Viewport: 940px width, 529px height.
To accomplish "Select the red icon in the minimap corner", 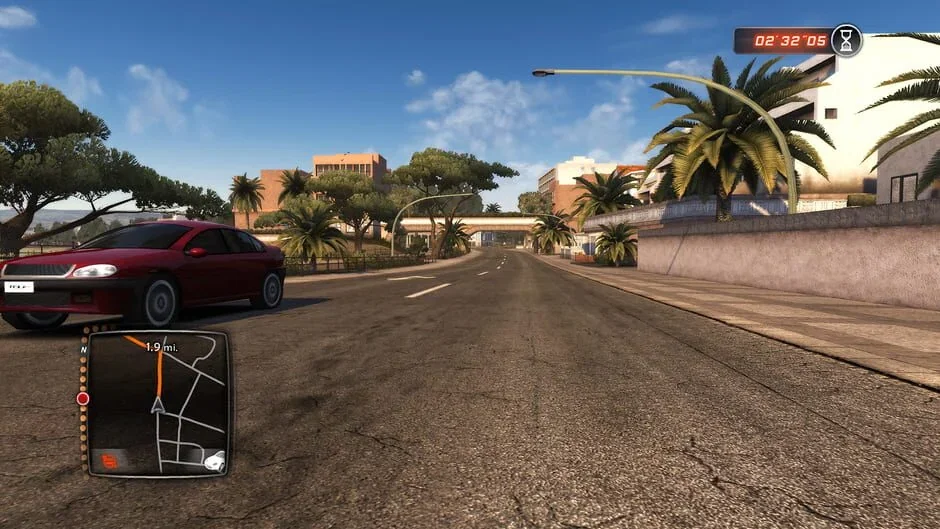I will 109,460.
